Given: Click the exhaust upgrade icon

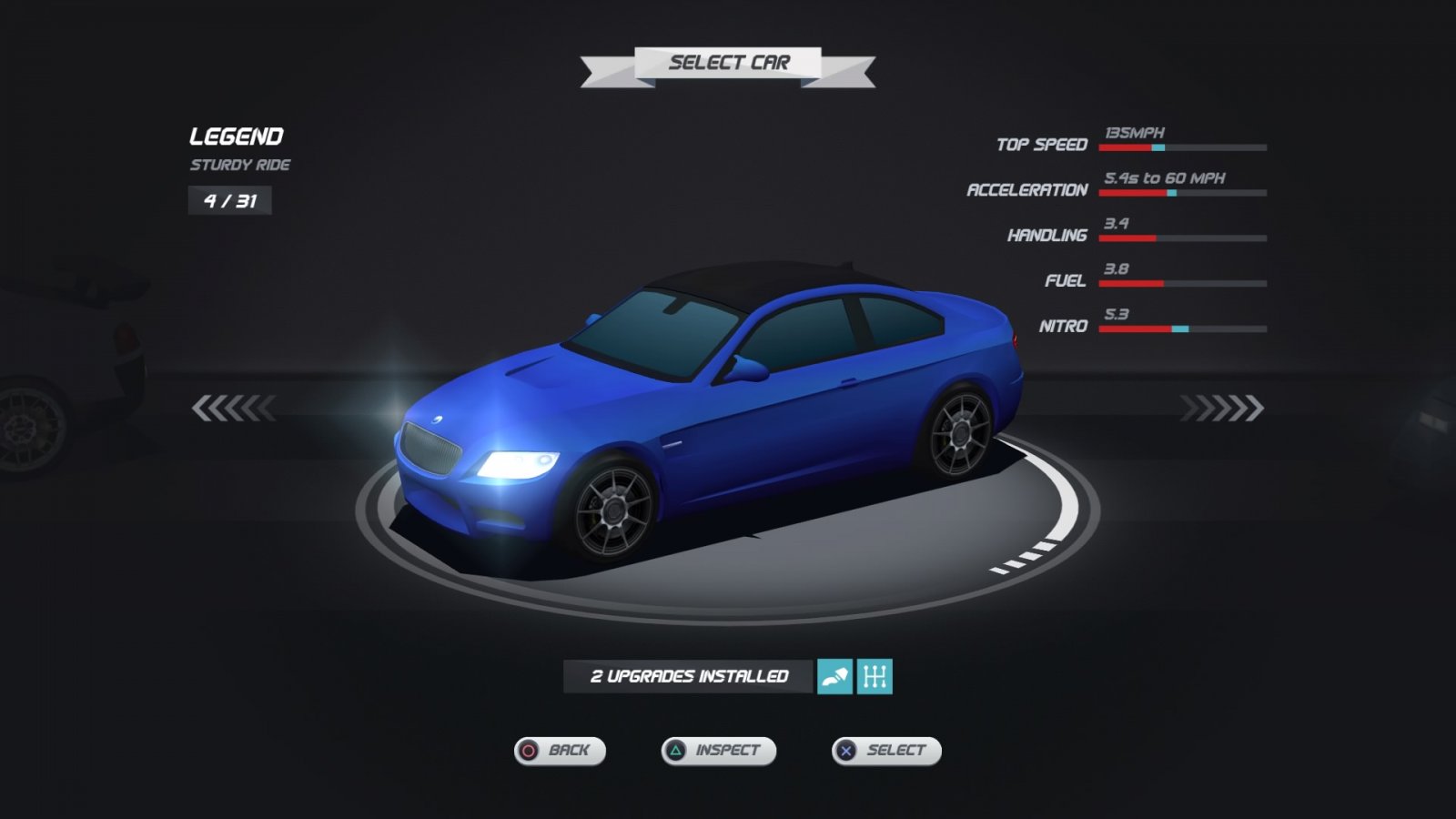Looking at the screenshot, I should (834, 676).
